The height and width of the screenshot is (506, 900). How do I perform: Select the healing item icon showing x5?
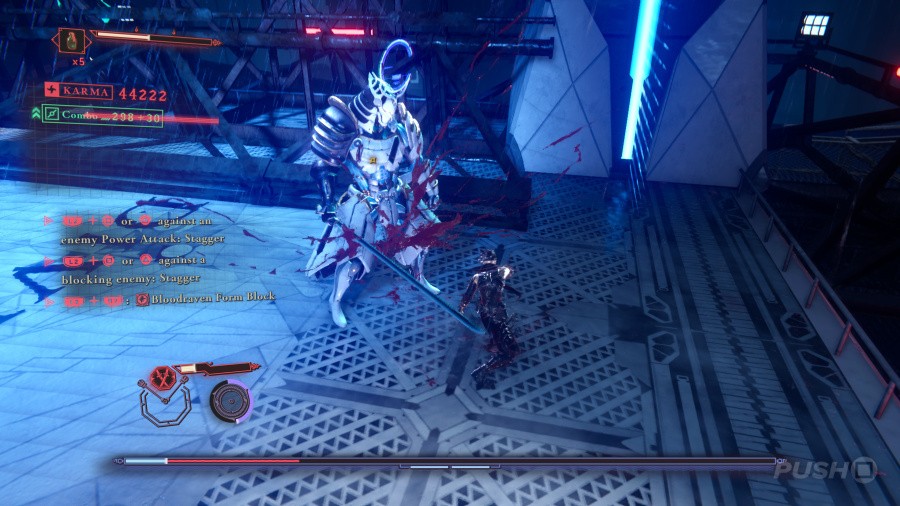(x=72, y=41)
